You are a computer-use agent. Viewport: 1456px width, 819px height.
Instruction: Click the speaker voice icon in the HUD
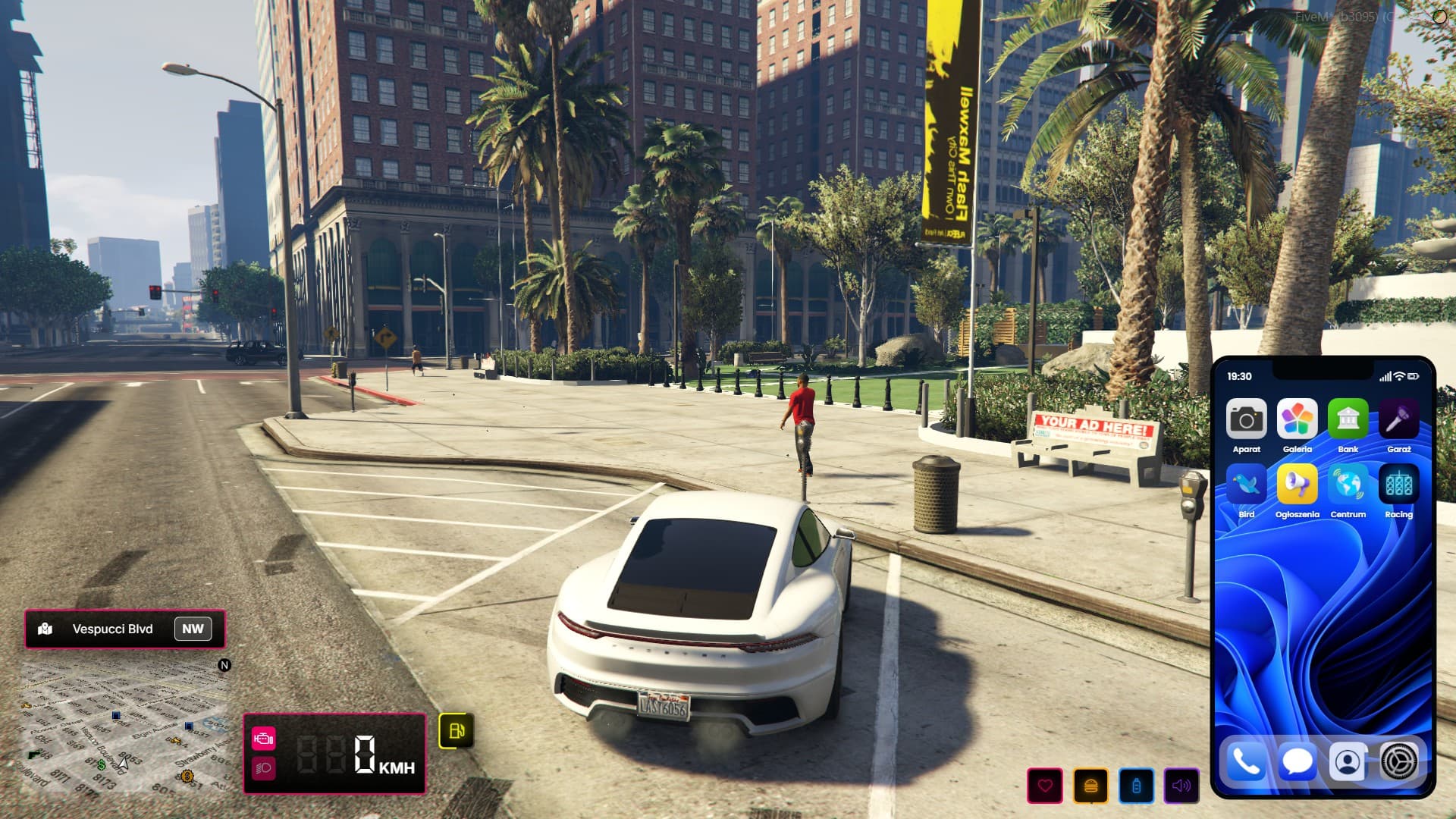[x=1181, y=786]
